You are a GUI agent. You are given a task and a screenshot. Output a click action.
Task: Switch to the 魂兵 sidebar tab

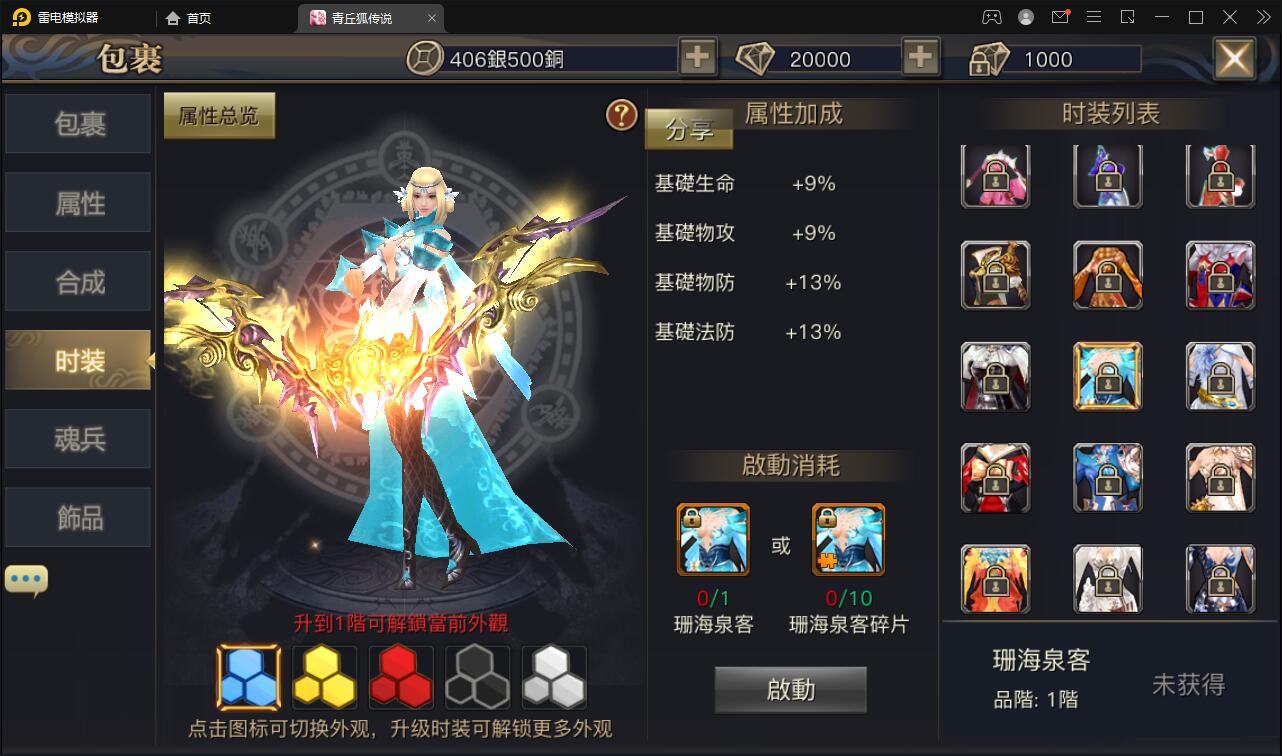point(77,438)
